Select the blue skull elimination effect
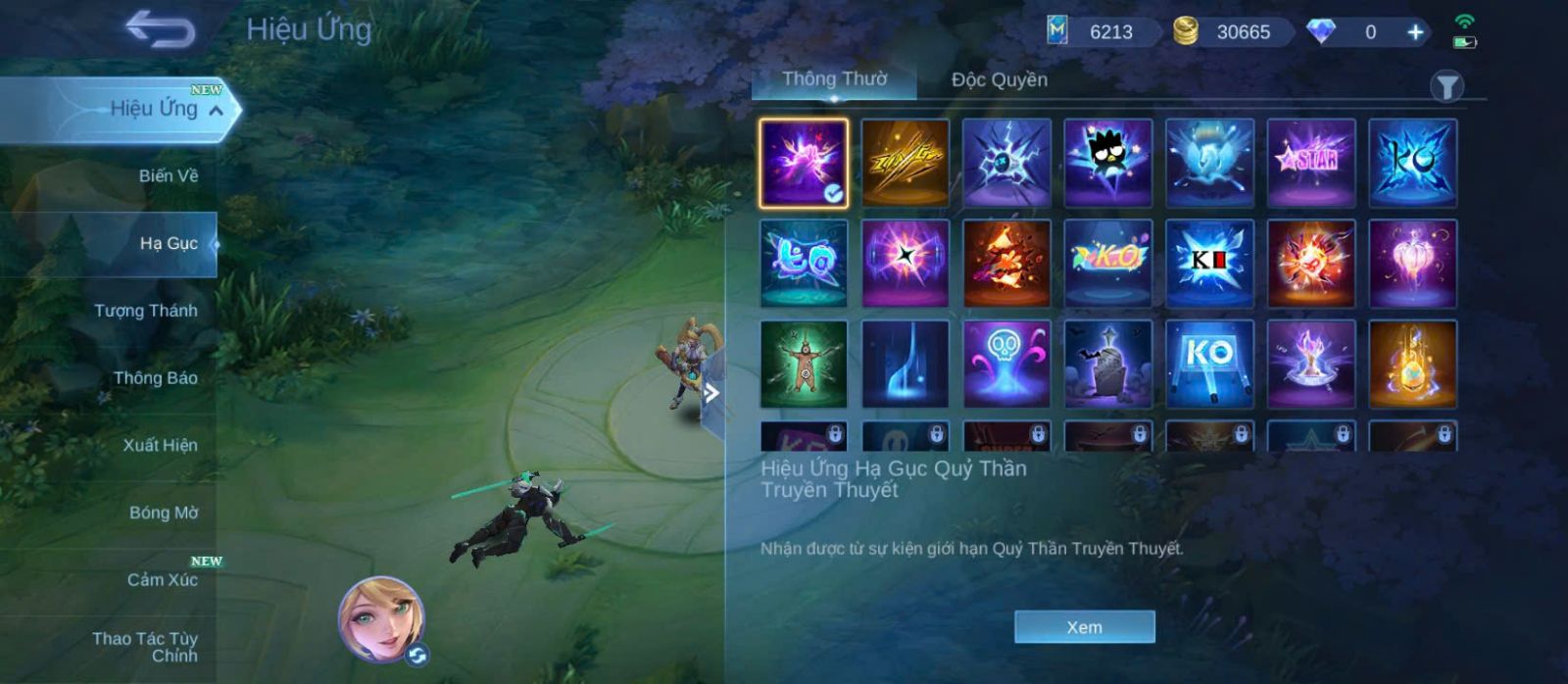Image resolution: width=1568 pixels, height=684 pixels. pos(1006,364)
